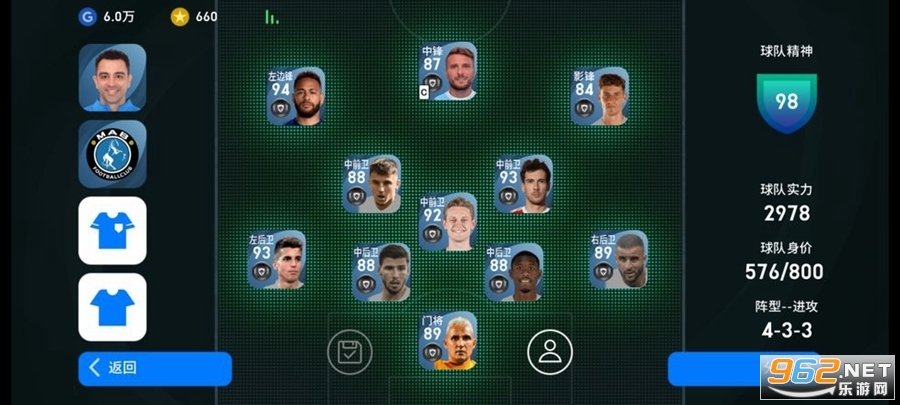Pick the 右后卫 right back card rated 89
900x405 pixels.
[618, 261]
